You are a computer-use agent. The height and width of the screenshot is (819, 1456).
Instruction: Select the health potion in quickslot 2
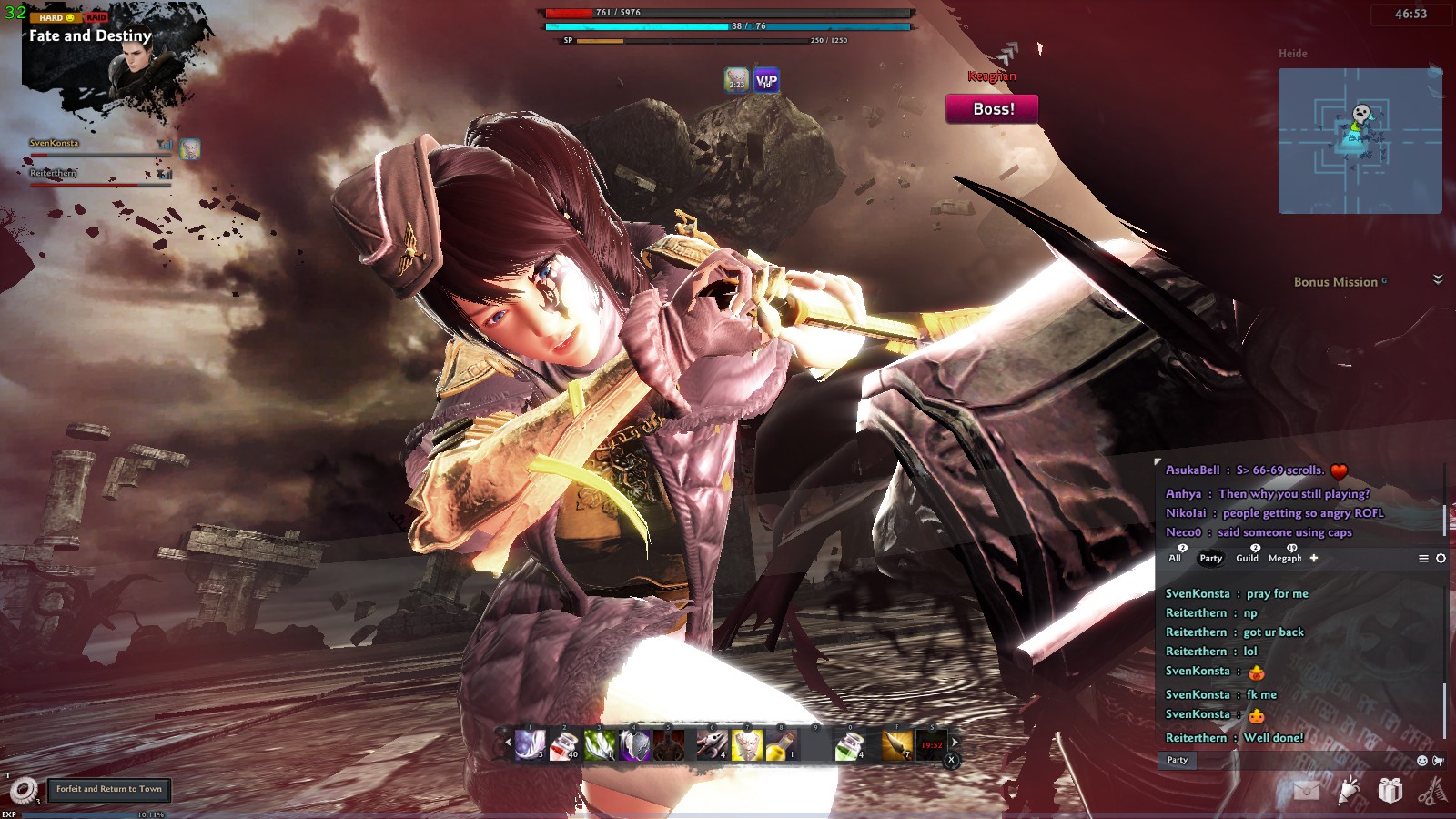(564, 746)
